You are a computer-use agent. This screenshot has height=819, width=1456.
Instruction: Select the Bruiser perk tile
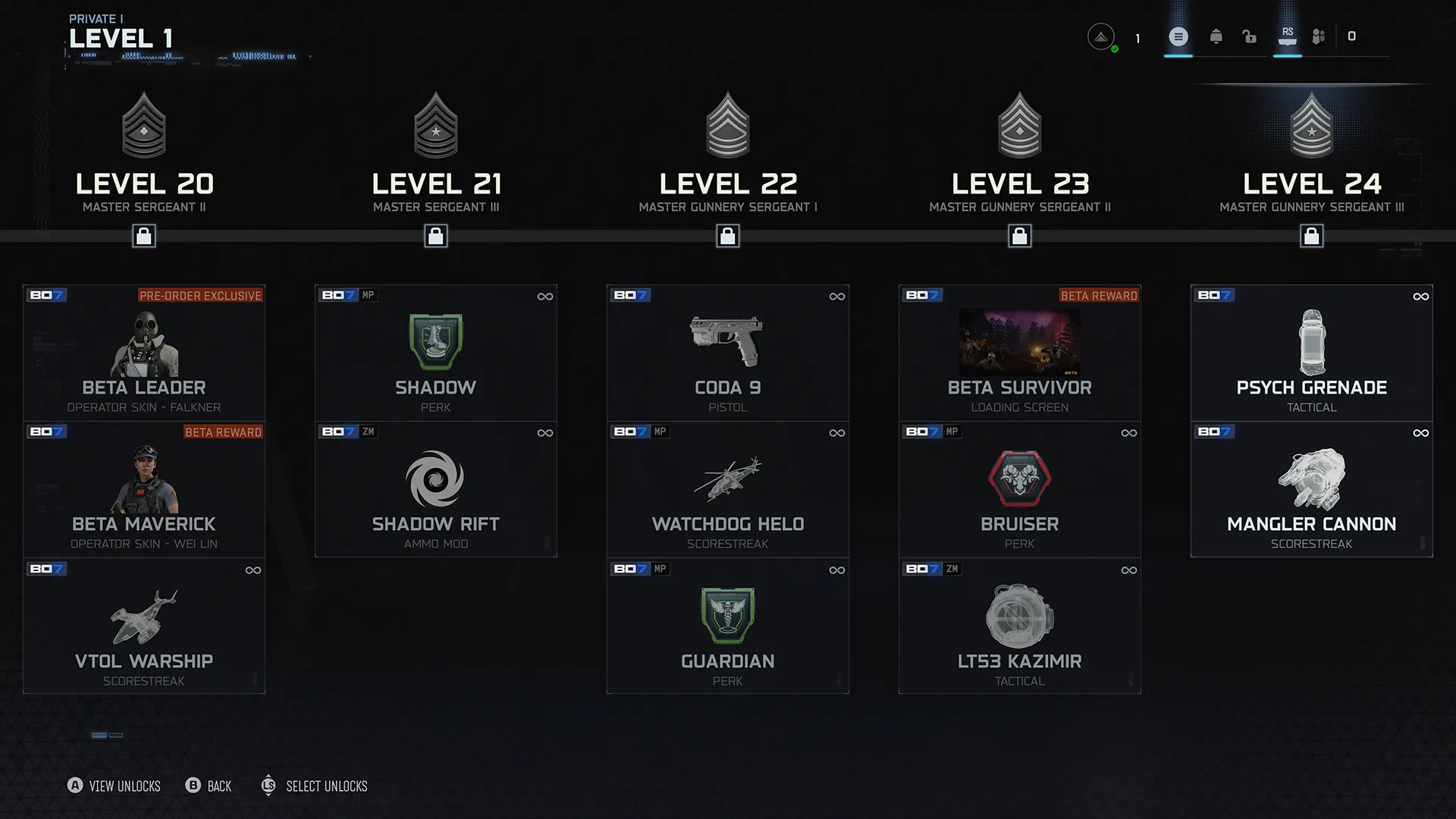click(1020, 489)
